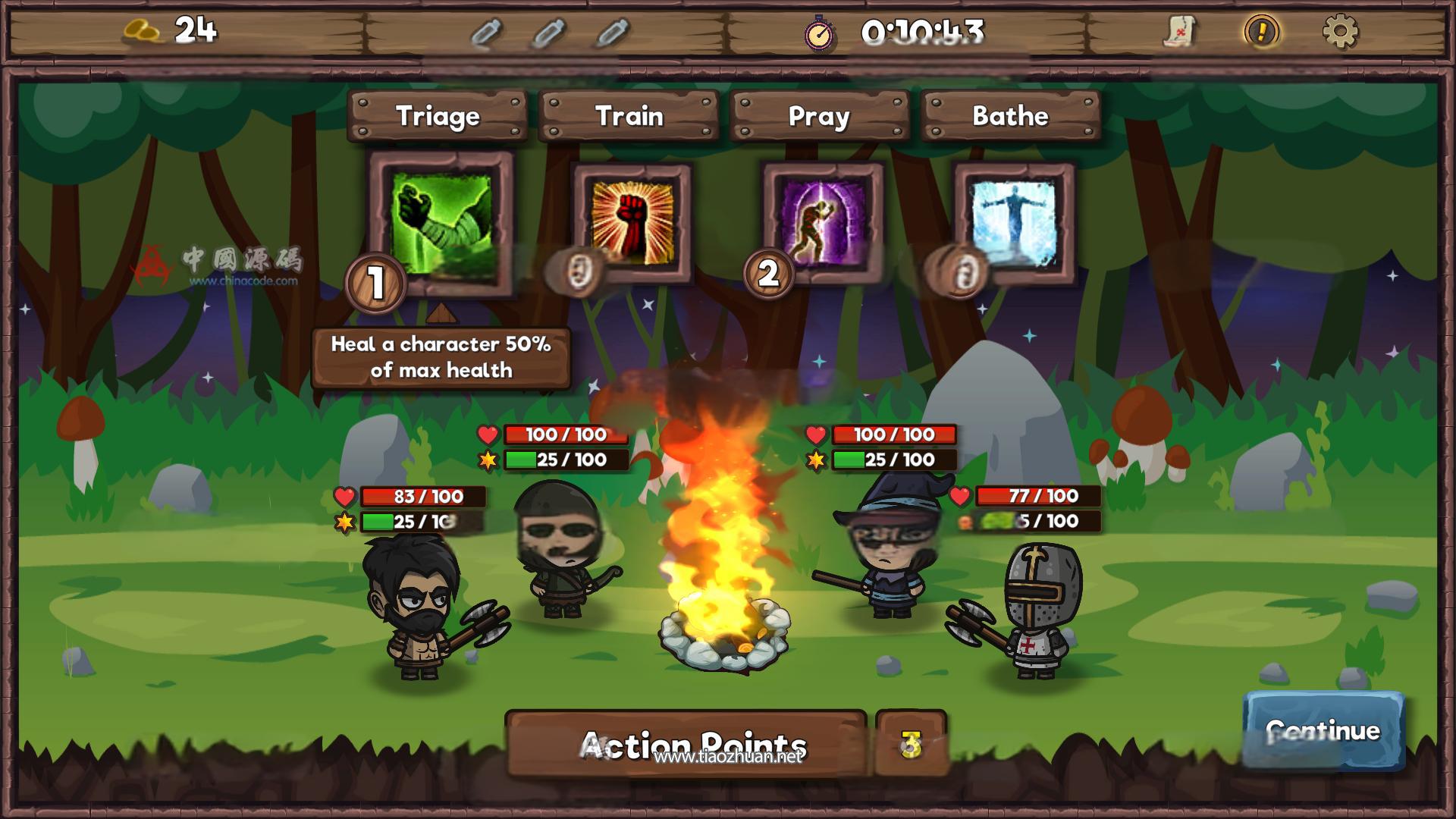Choose the Bathe button
The image size is (1456, 819).
pyautogui.click(x=1010, y=116)
